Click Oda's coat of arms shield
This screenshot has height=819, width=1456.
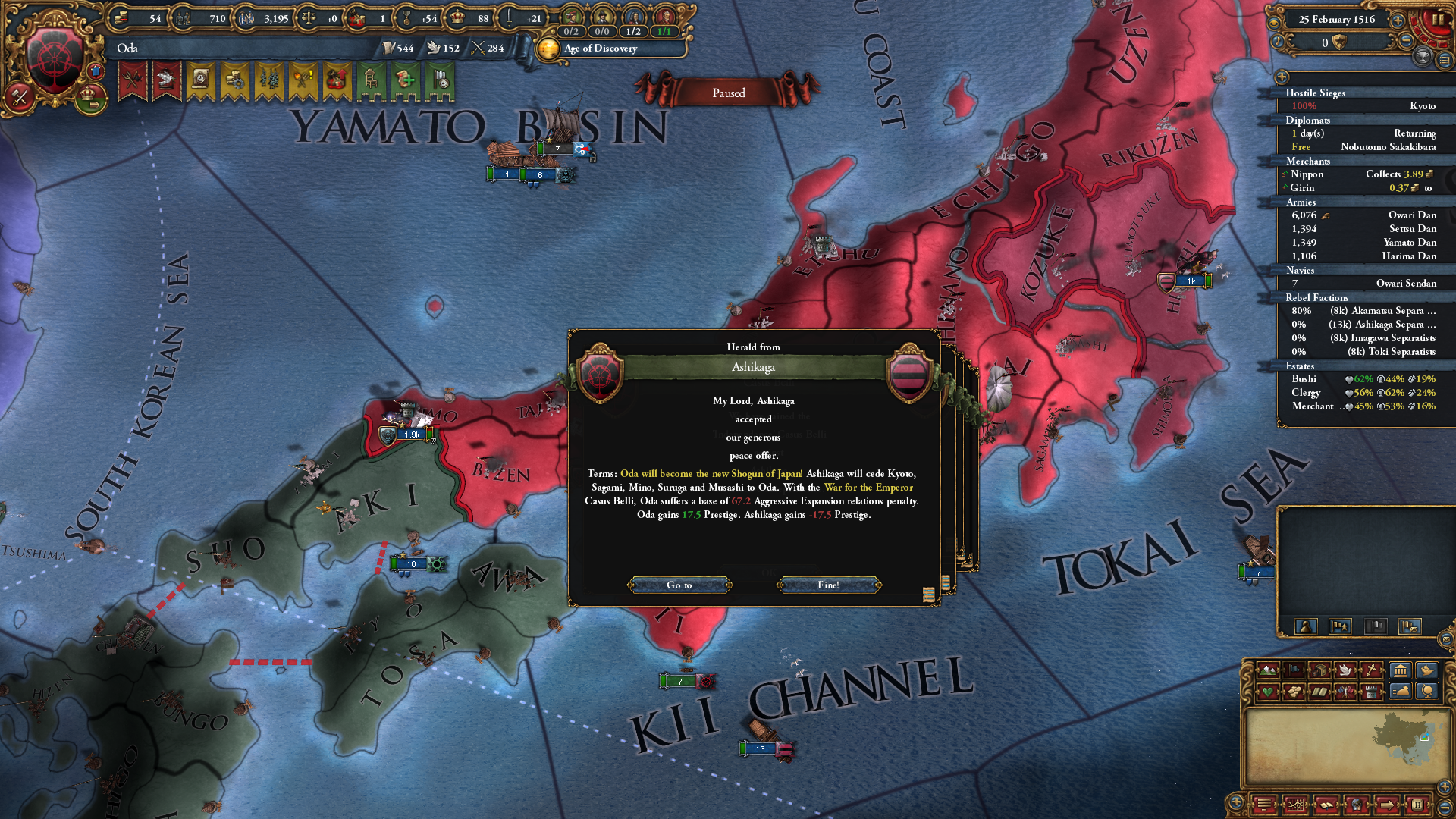point(53,55)
